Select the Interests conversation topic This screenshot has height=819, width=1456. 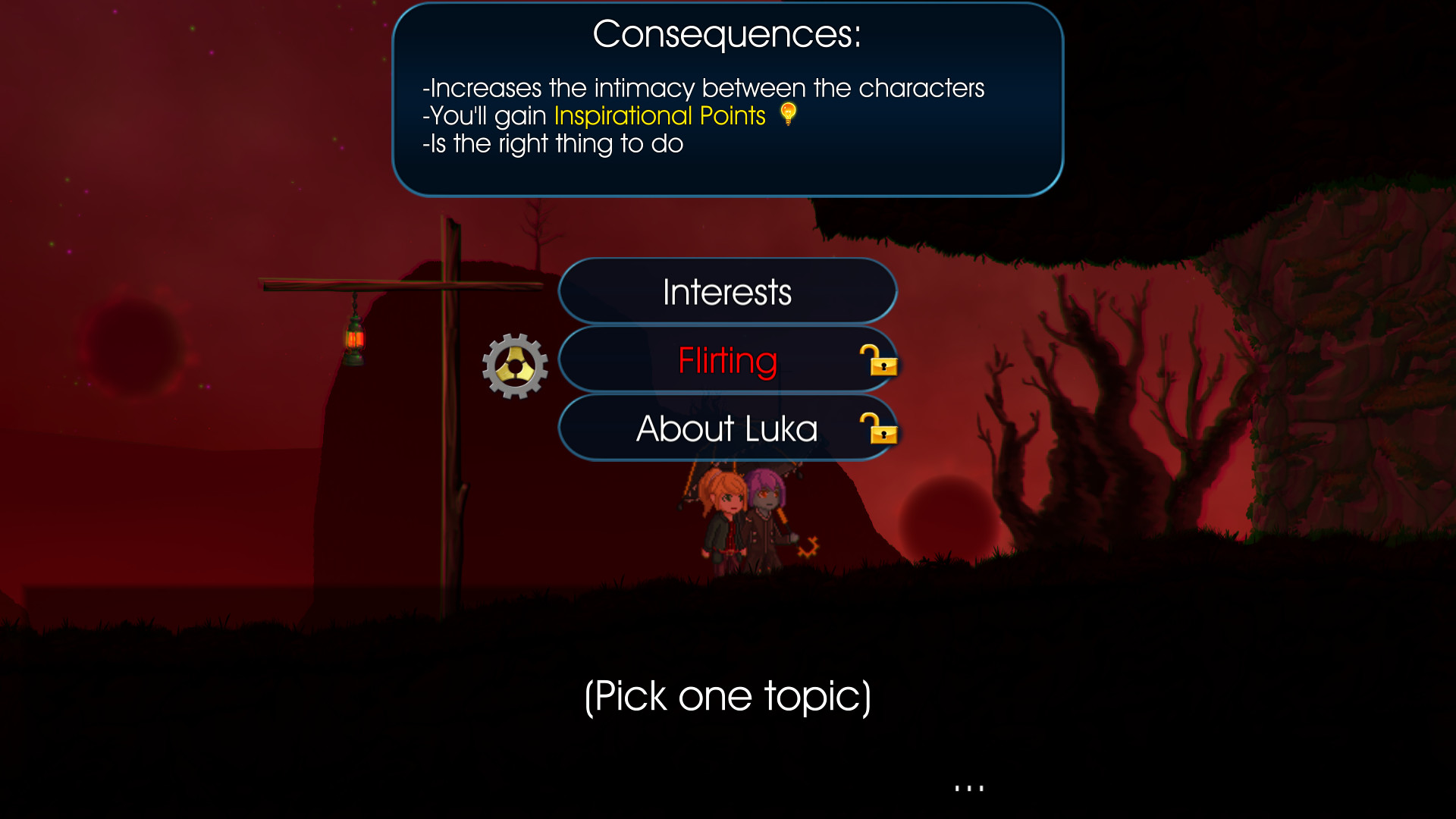(x=726, y=290)
